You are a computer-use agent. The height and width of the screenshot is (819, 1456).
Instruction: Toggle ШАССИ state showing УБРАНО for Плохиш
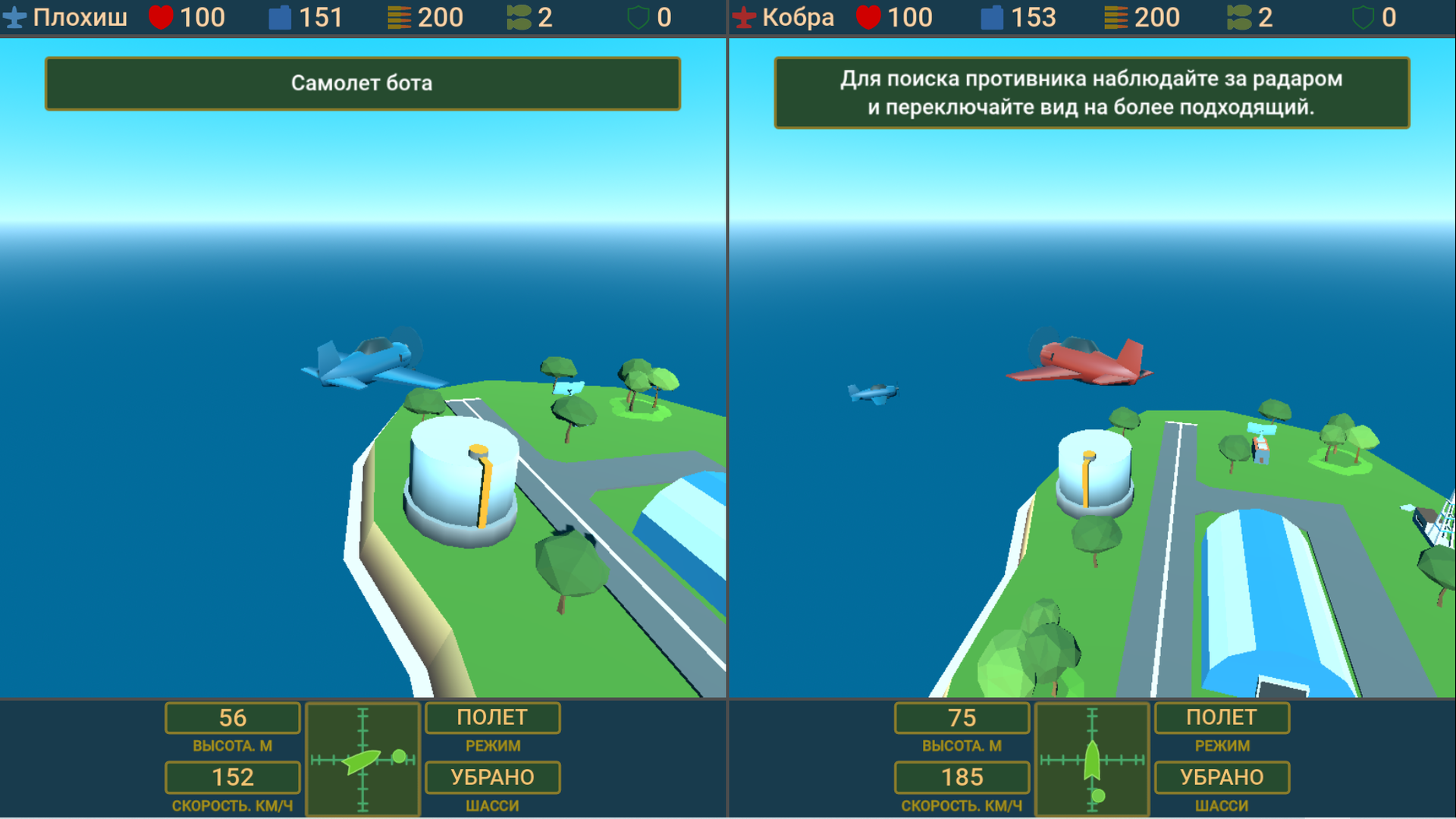pos(492,777)
